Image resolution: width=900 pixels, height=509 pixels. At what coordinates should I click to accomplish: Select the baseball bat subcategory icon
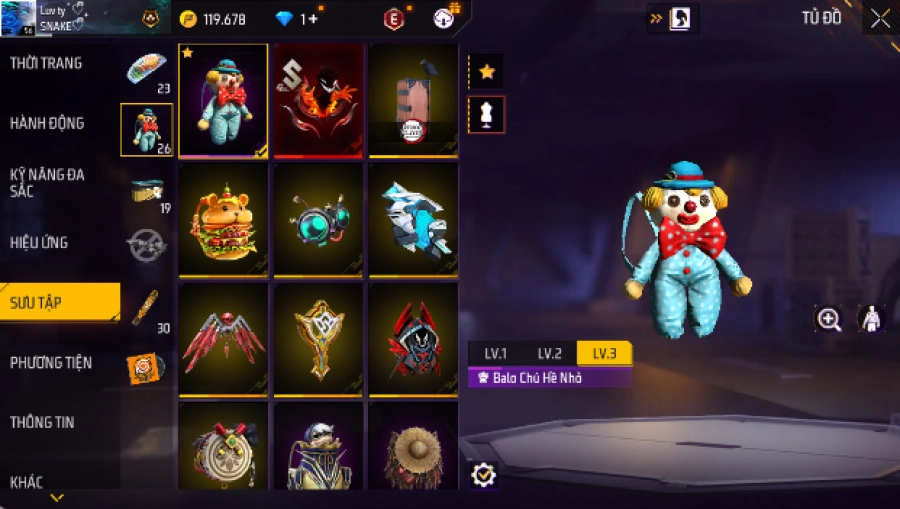click(146, 306)
